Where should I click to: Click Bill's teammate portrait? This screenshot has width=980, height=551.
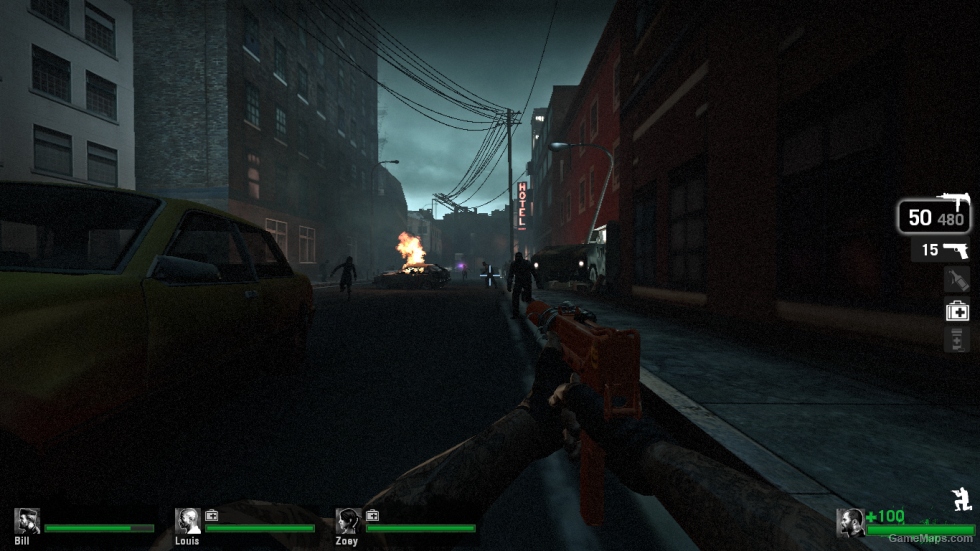(27, 521)
